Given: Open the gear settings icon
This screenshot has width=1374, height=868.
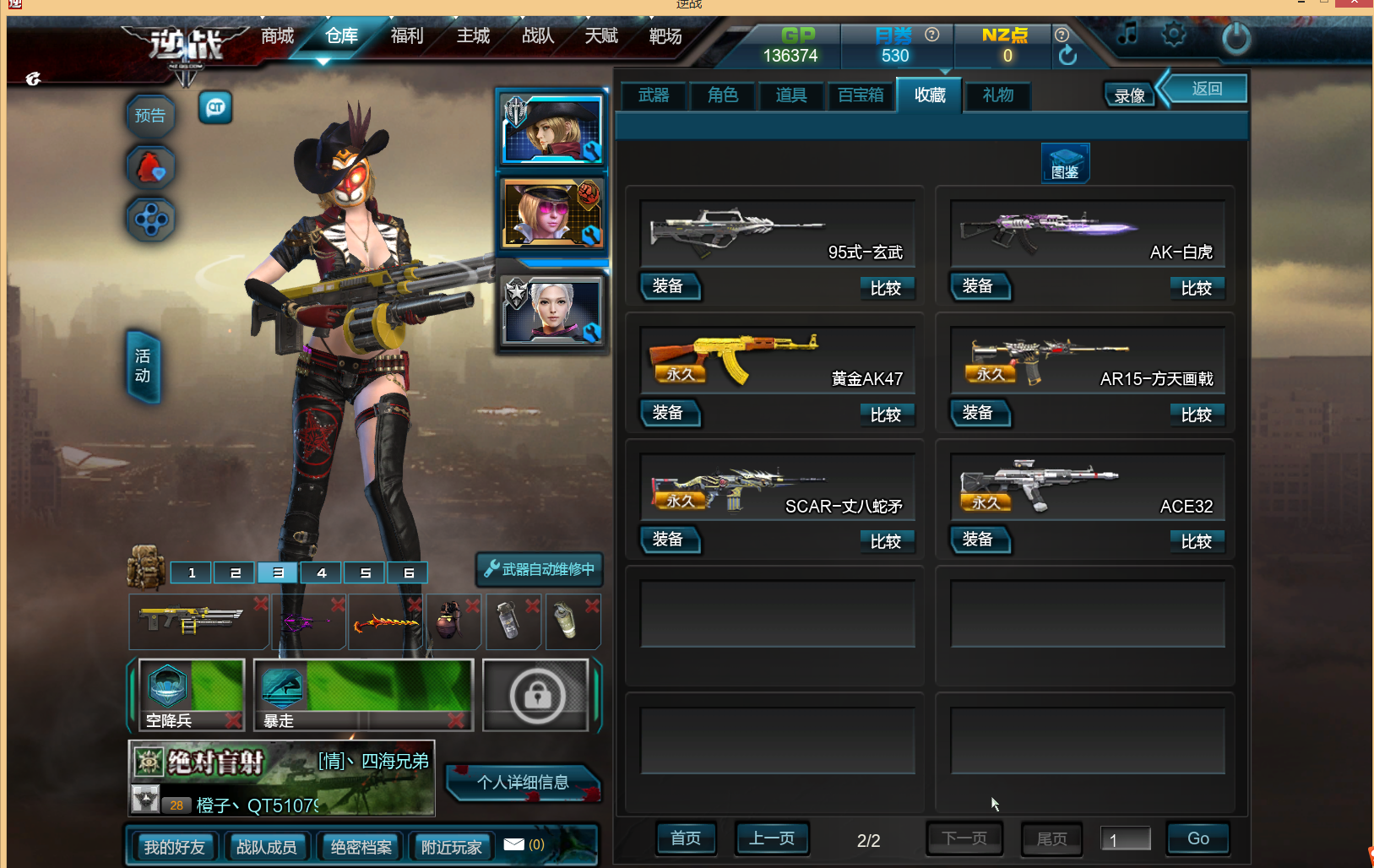Looking at the screenshot, I should (1174, 35).
